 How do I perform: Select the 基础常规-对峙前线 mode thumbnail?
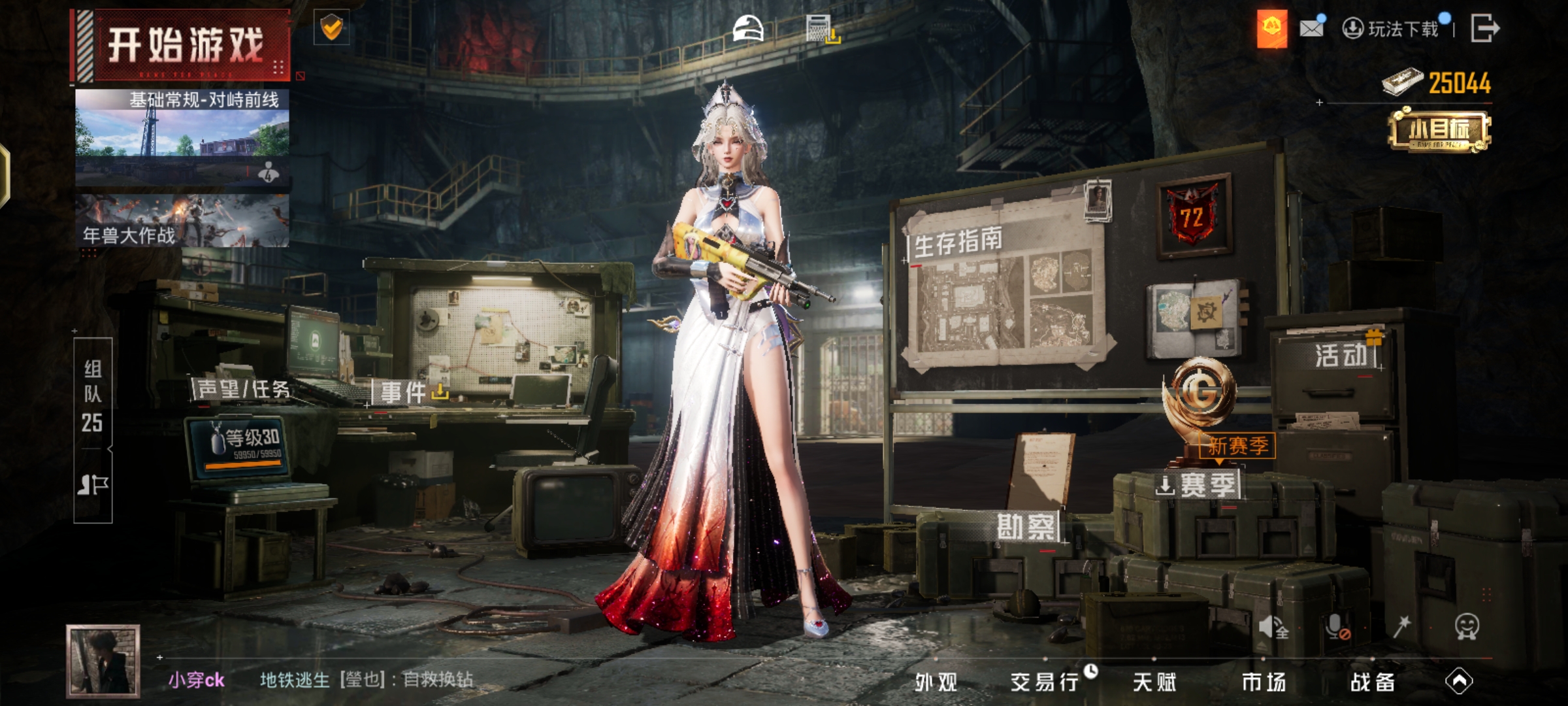pos(182,137)
